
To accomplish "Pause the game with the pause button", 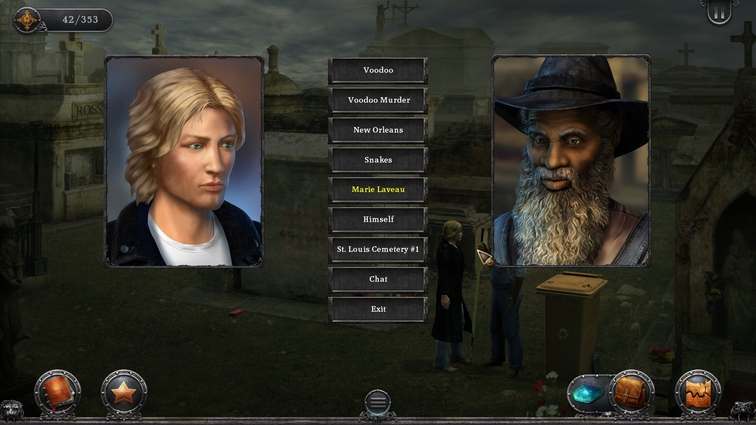I will tap(719, 13).
